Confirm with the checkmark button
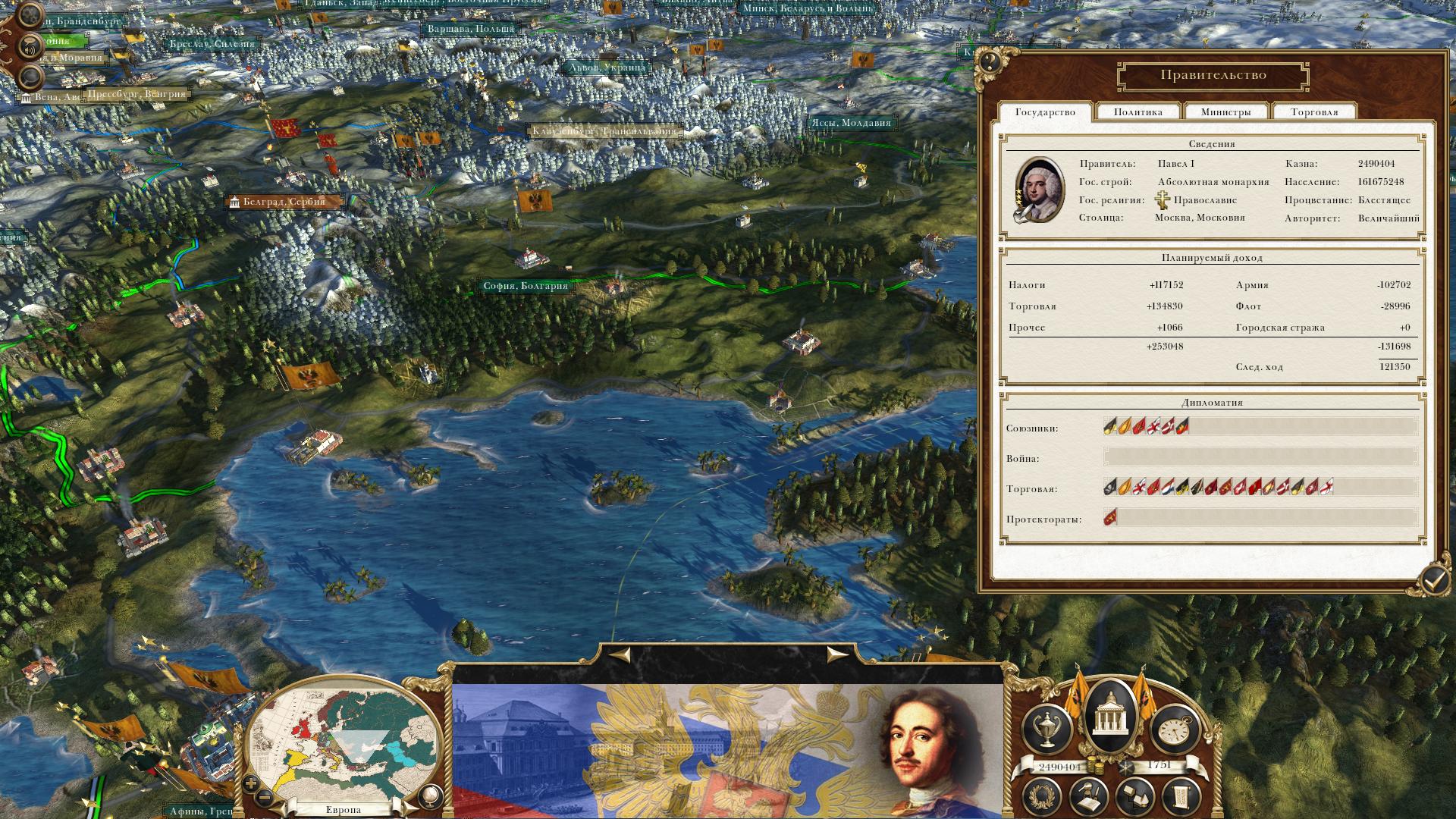Image resolution: width=1456 pixels, height=819 pixels. click(1433, 581)
